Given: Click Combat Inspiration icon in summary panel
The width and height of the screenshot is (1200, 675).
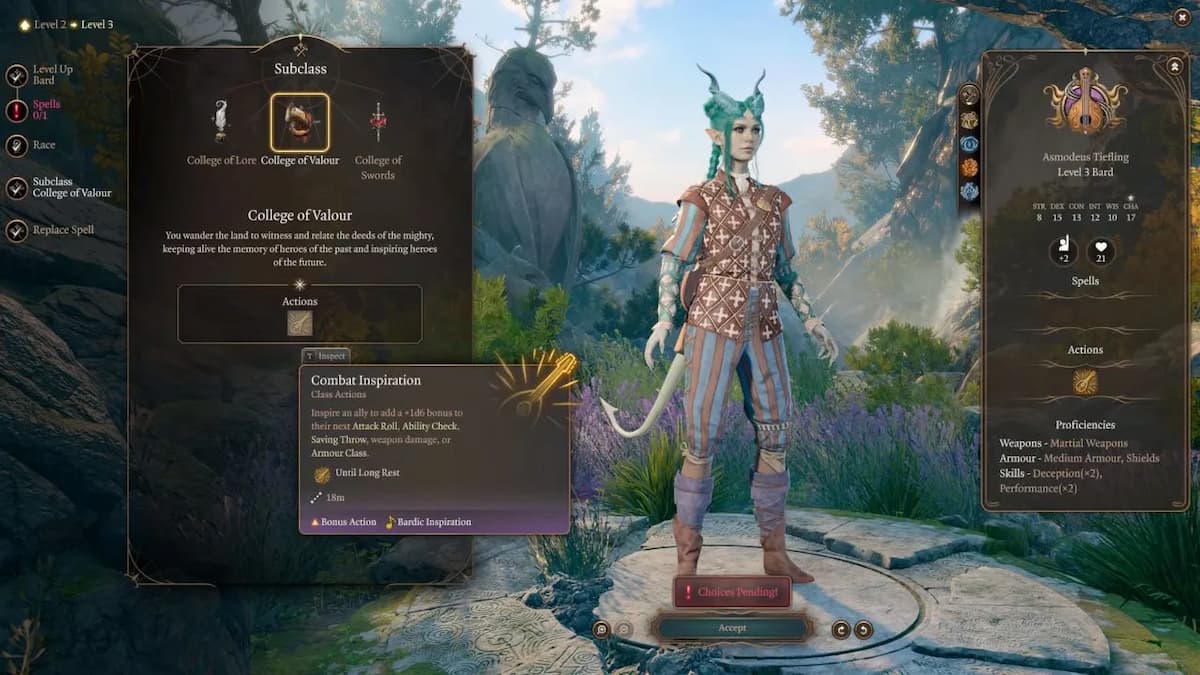Looking at the screenshot, I should [x=1085, y=382].
